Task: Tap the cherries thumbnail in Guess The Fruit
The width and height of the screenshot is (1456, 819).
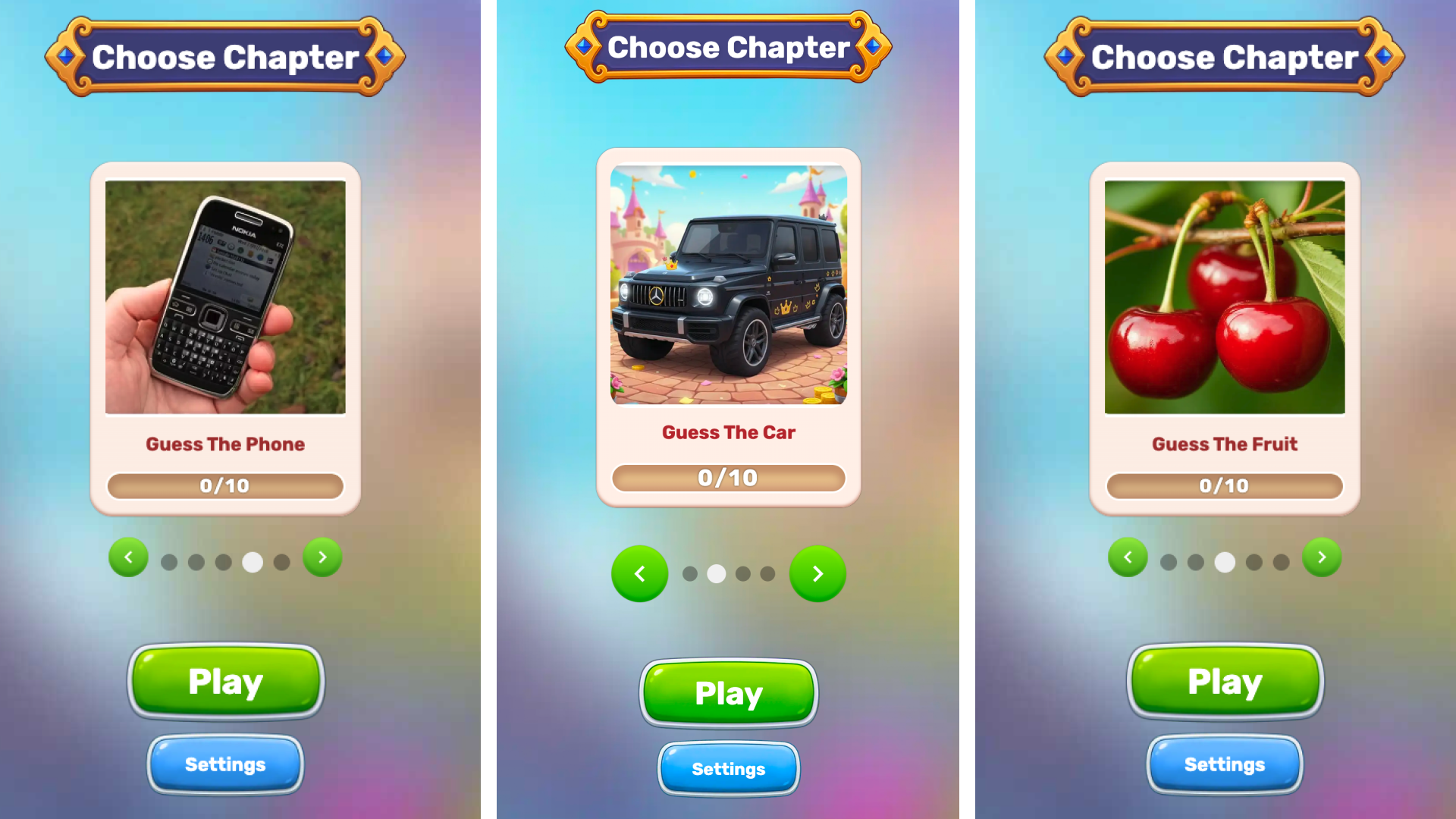Action: point(1224,294)
